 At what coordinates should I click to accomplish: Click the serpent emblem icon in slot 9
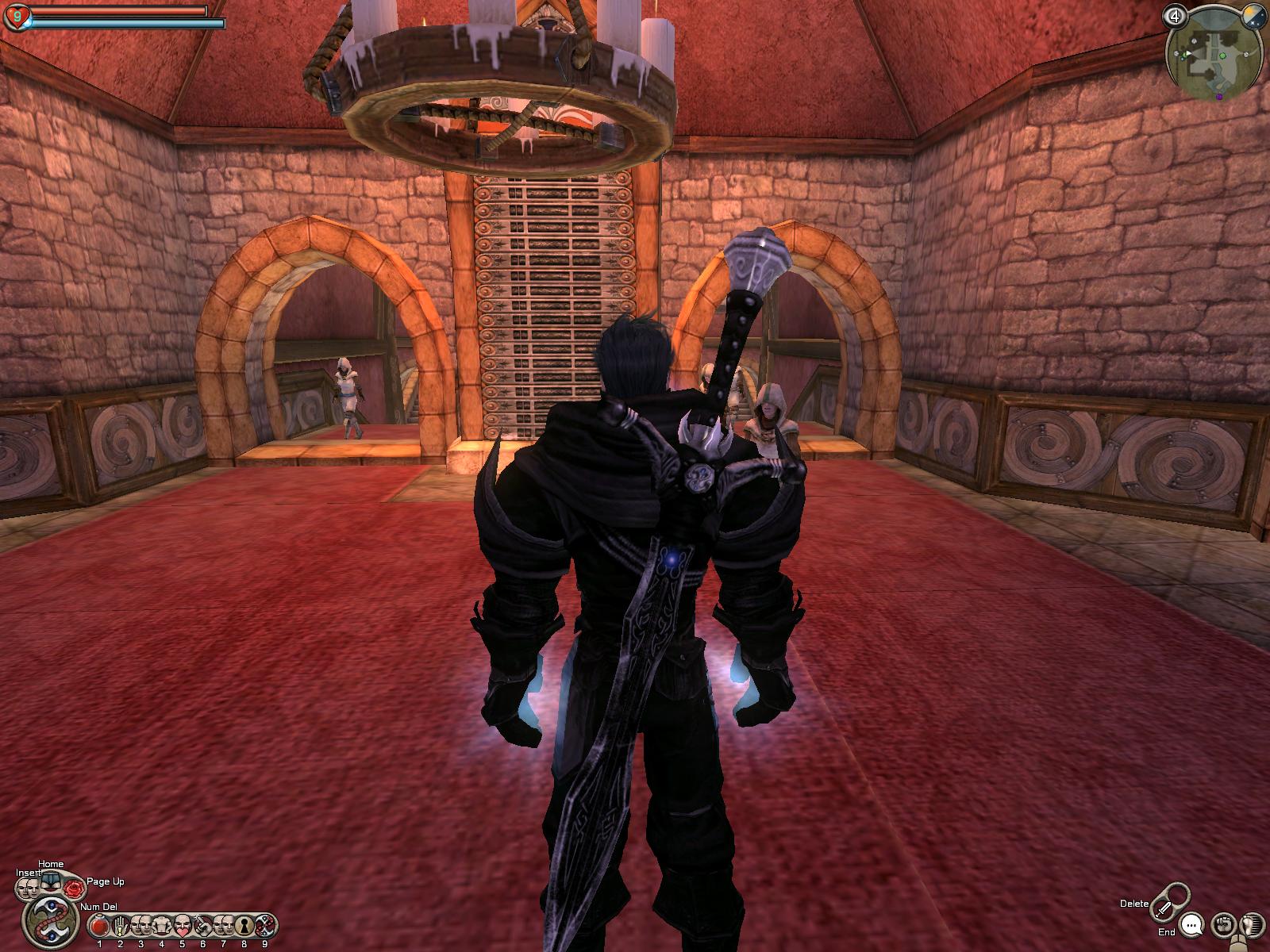265,925
